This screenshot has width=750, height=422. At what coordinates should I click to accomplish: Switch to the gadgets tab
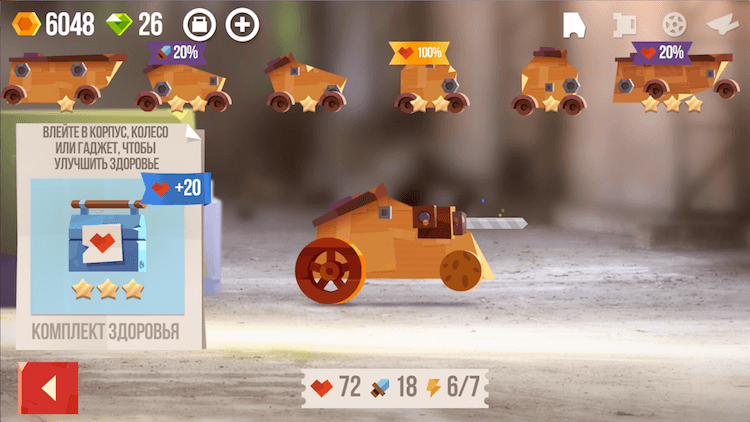click(625, 24)
